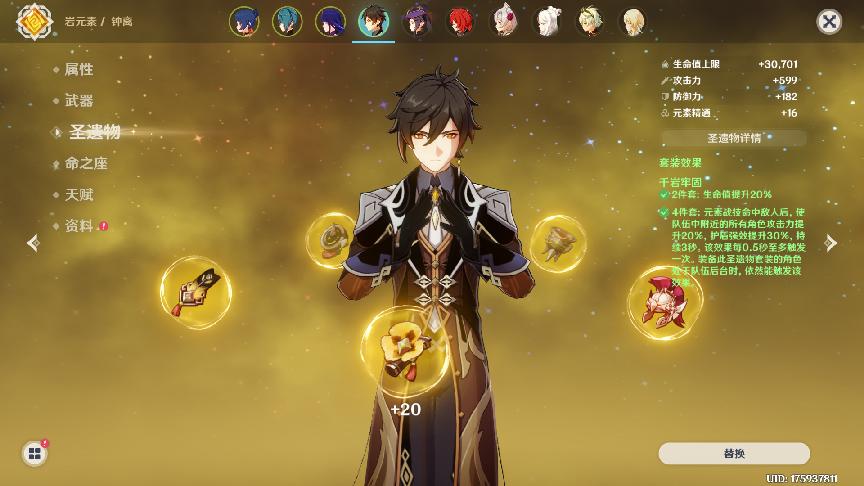Image resolution: width=864 pixels, height=486 pixels.
Task: Show 圣遗物详情 artifact details
Action: pos(733,138)
